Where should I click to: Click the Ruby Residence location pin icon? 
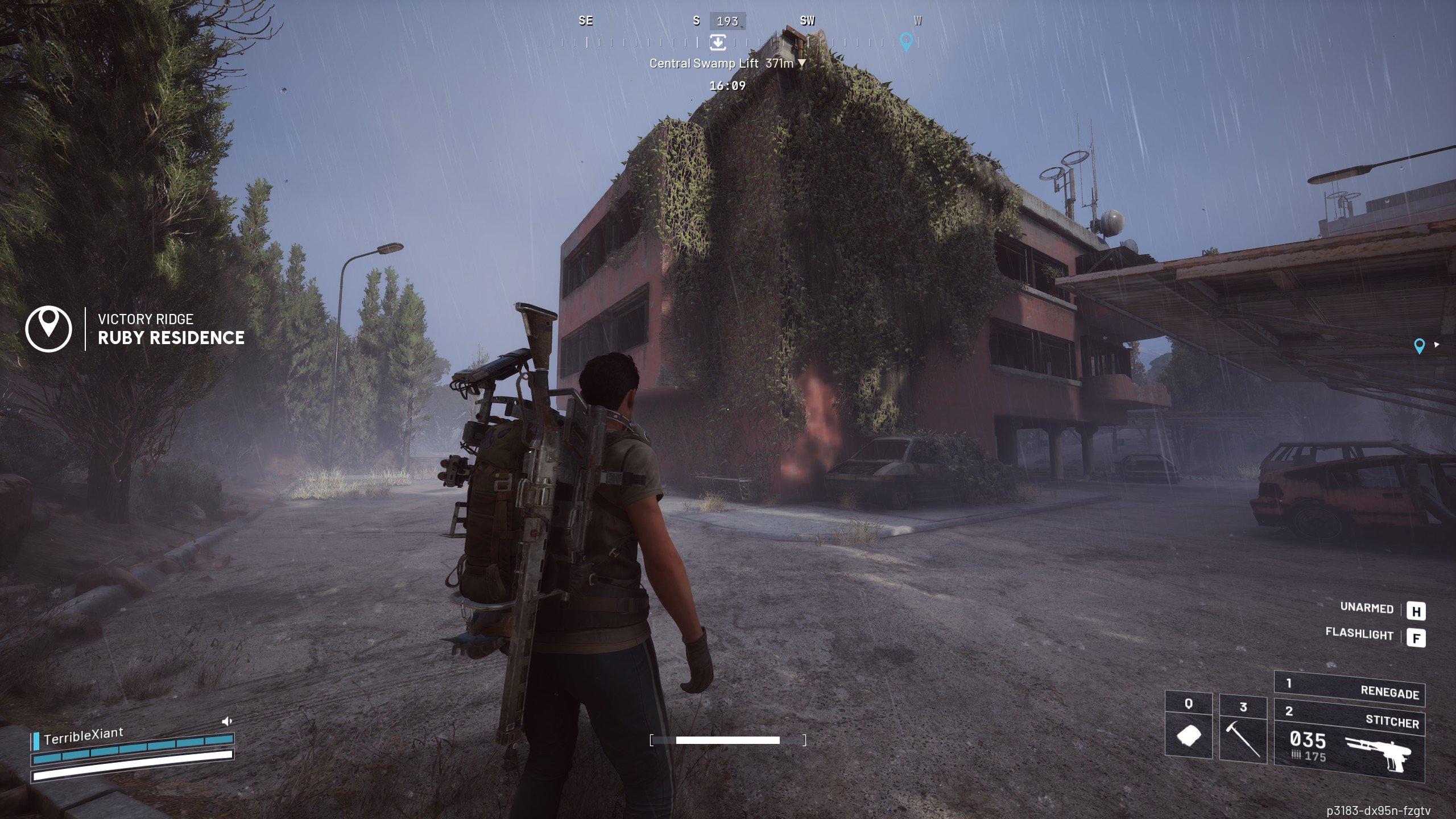coord(49,329)
